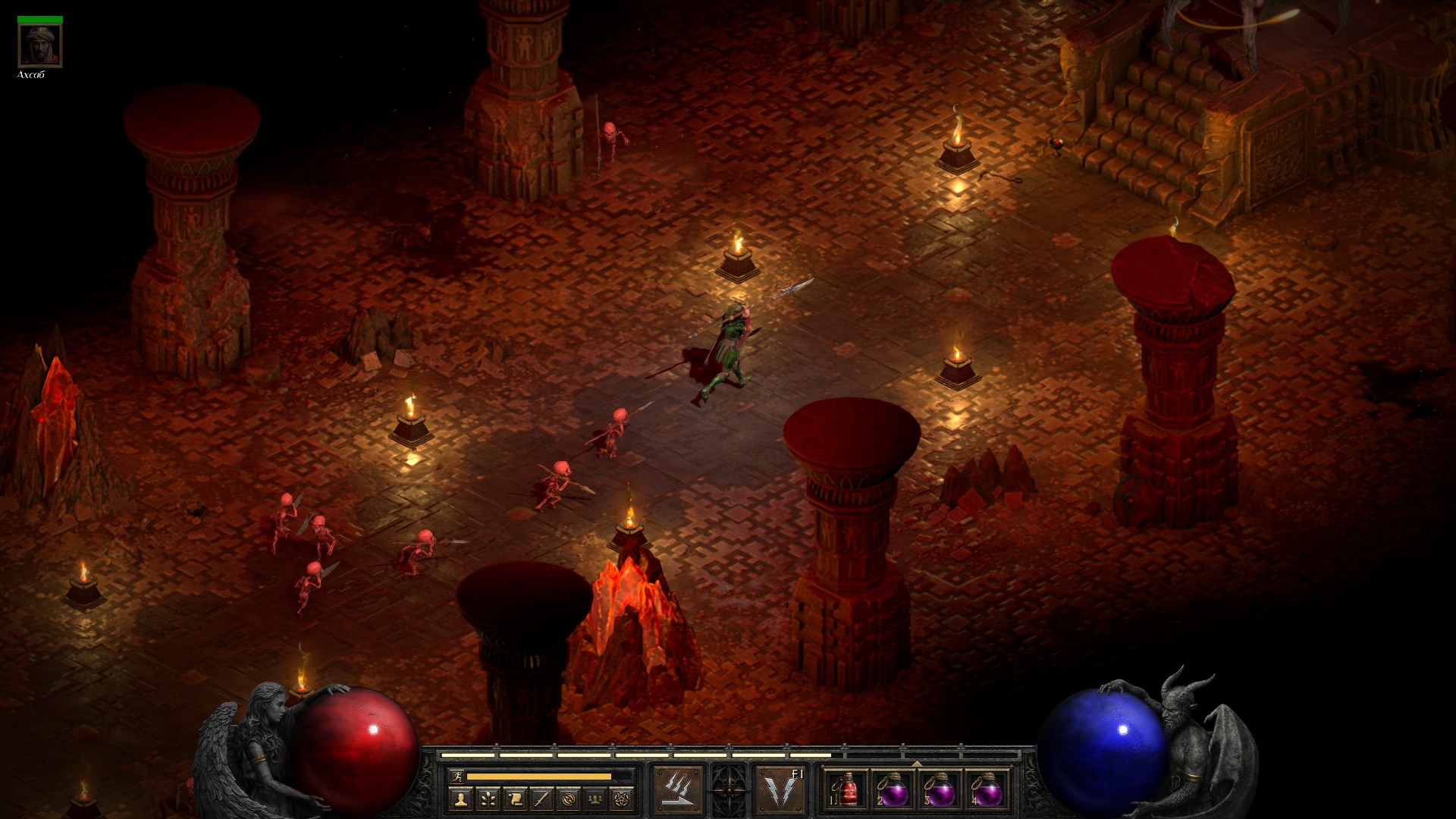Open the skill tree via the branch icon
The width and height of the screenshot is (1456, 819).
tap(488, 799)
